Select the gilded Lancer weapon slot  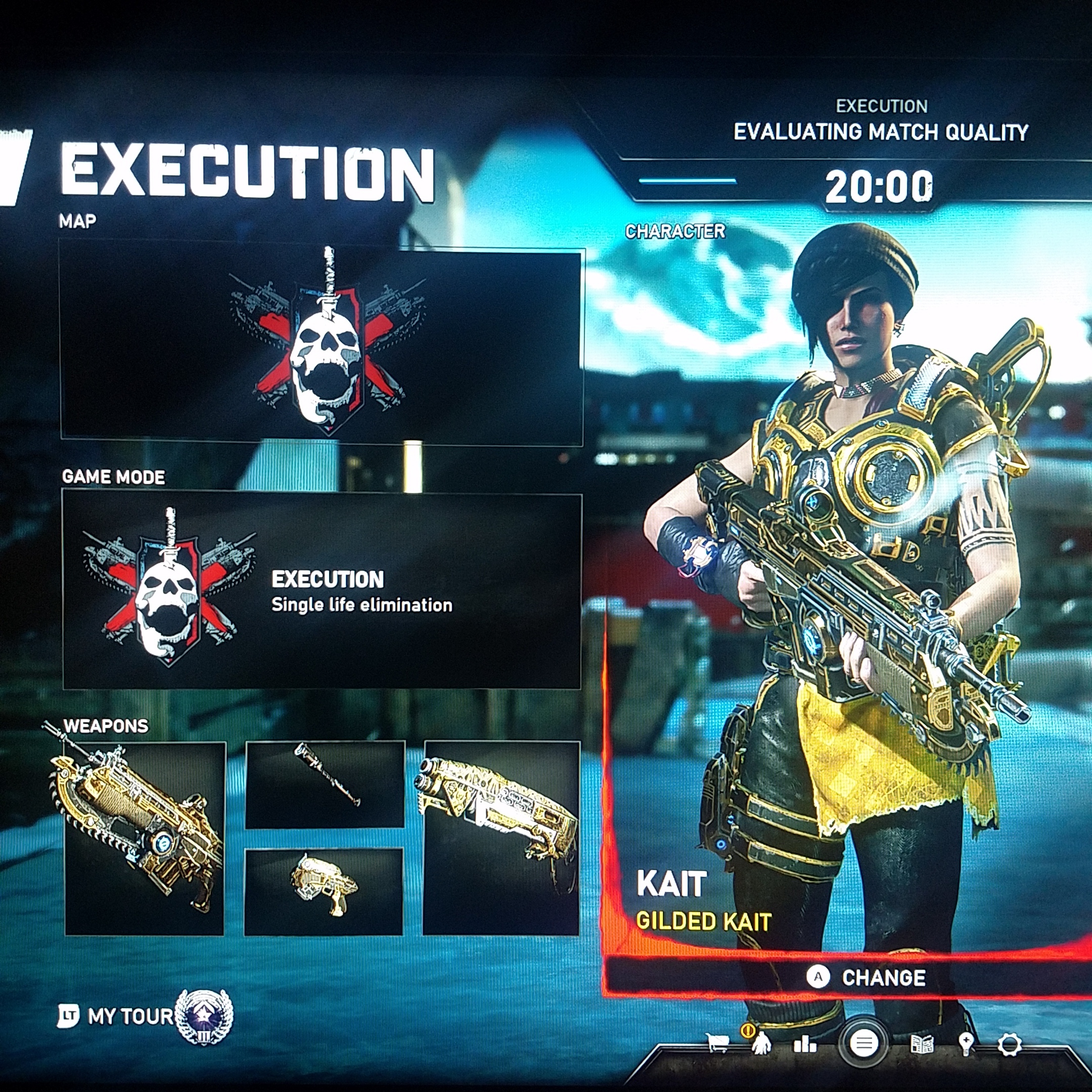[x=145, y=838]
